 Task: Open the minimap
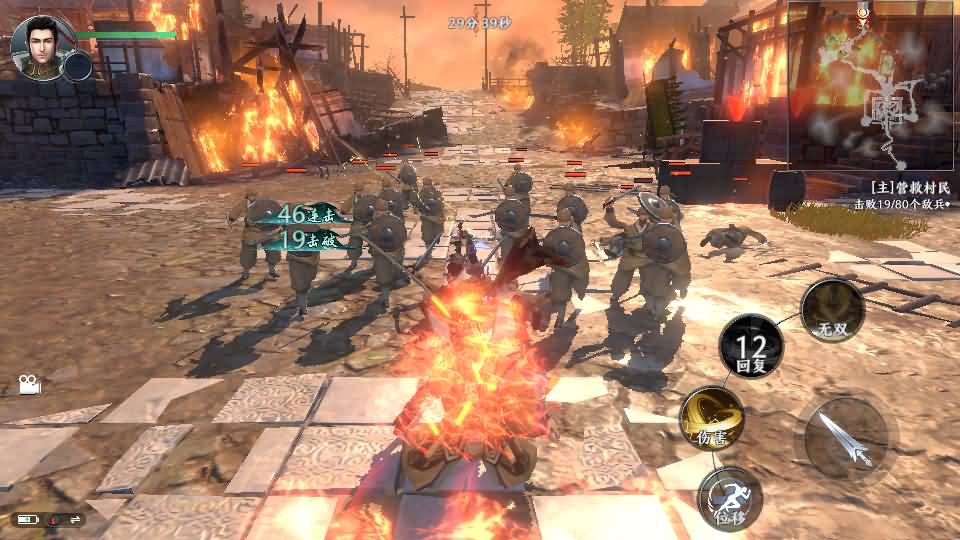[x=873, y=85]
